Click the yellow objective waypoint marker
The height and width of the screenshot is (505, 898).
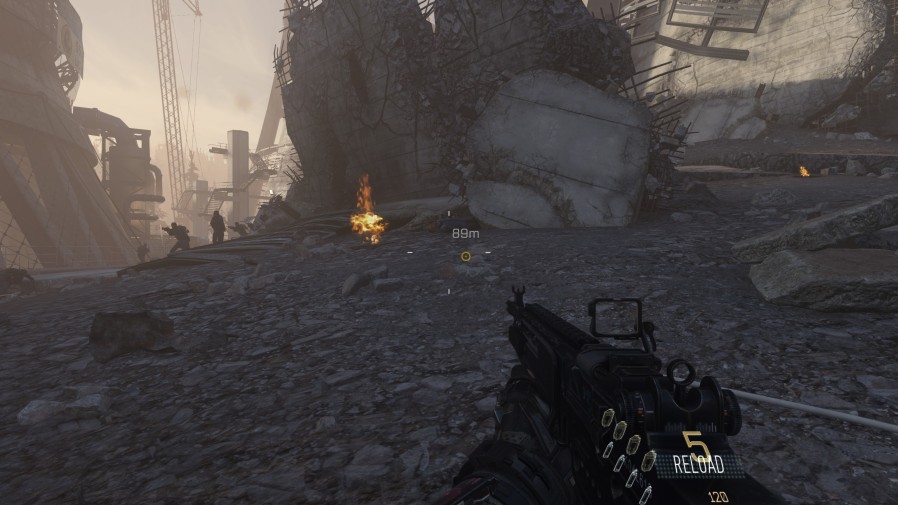(x=465, y=256)
